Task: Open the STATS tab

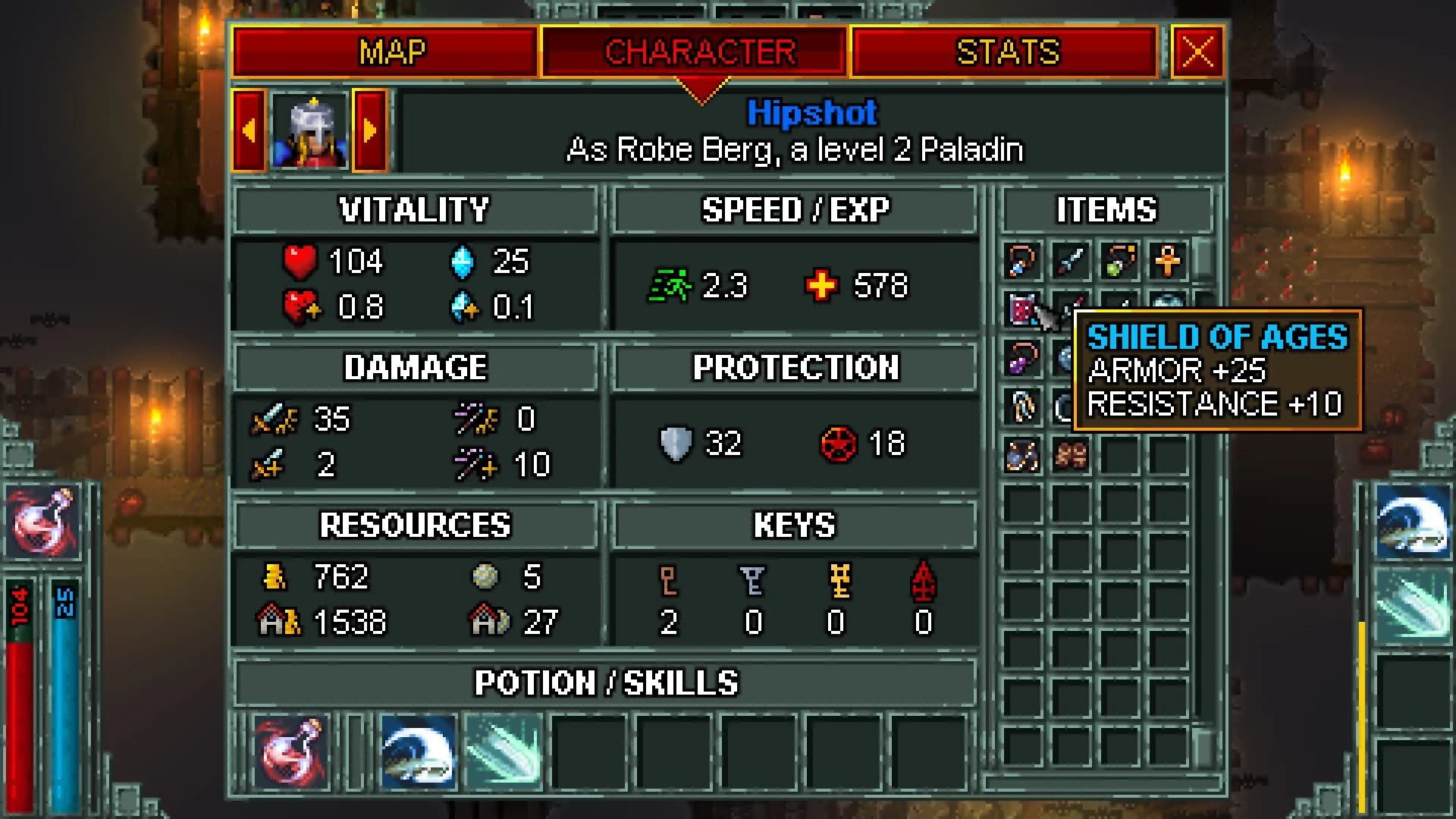Action: point(1005,52)
